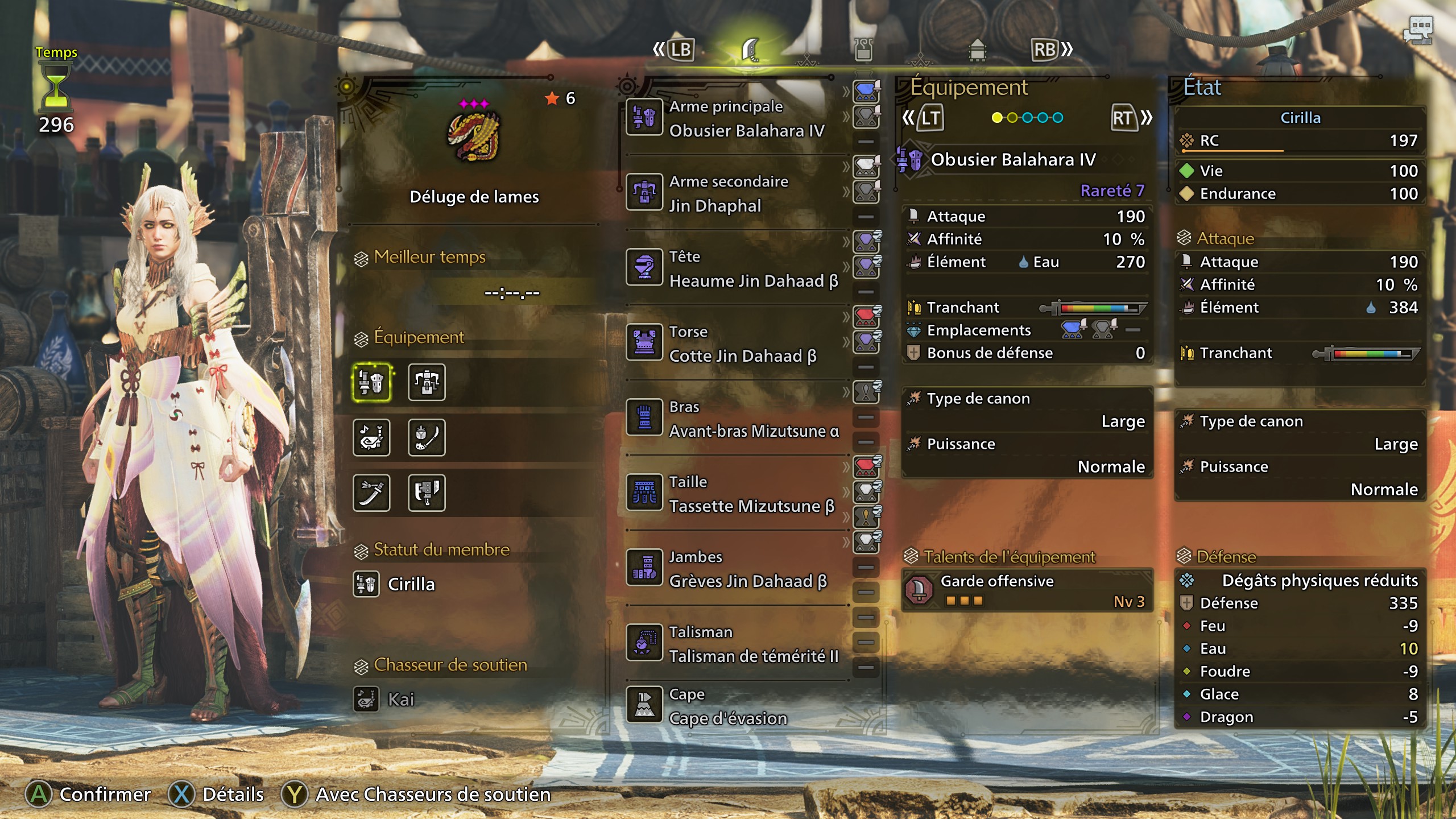Switch to the tent tab icon
The width and height of the screenshot is (1456, 819).
point(977,50)
